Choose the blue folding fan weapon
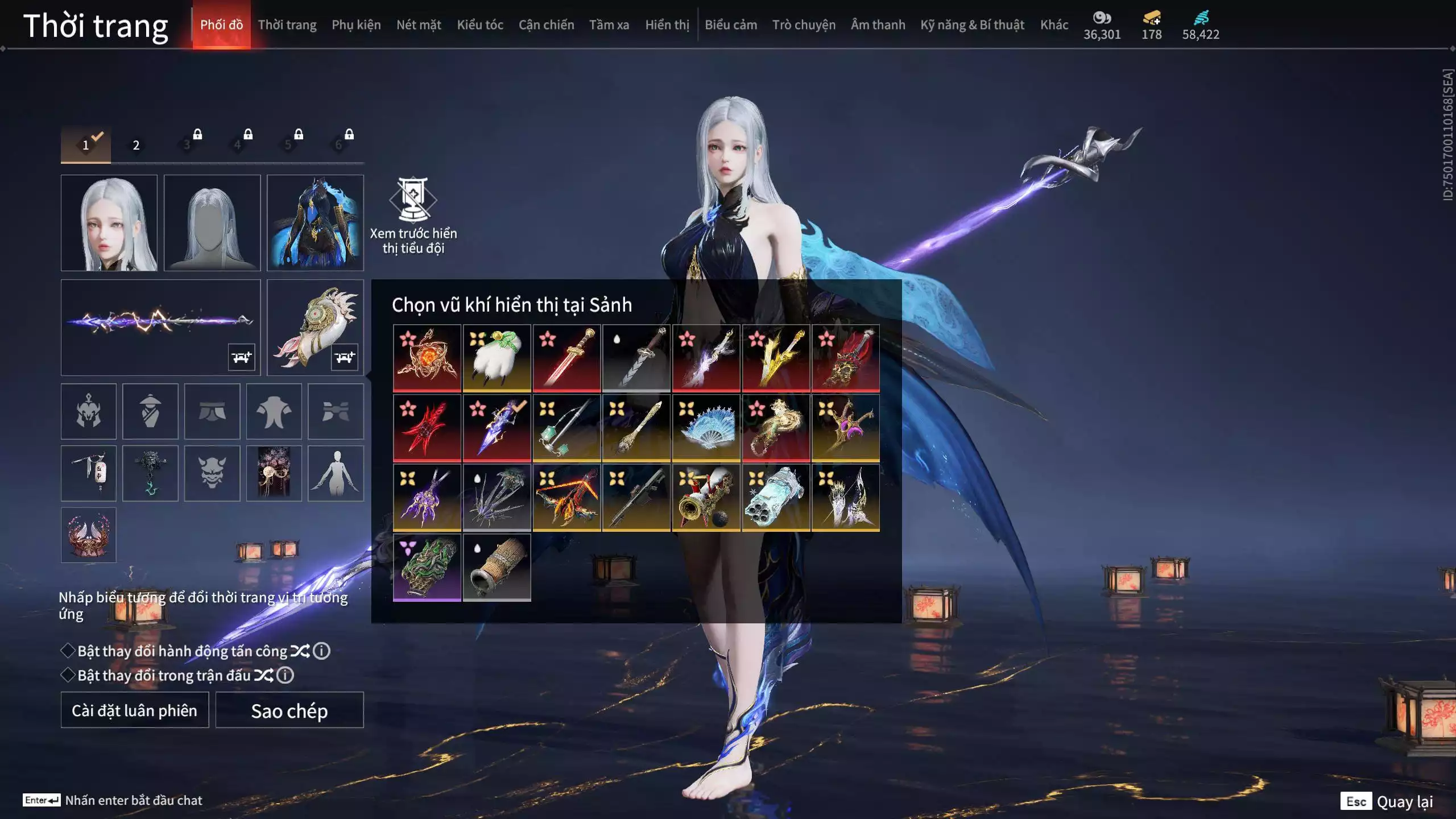The width and height of the screenshot is (1456, 819). (706, 428)
